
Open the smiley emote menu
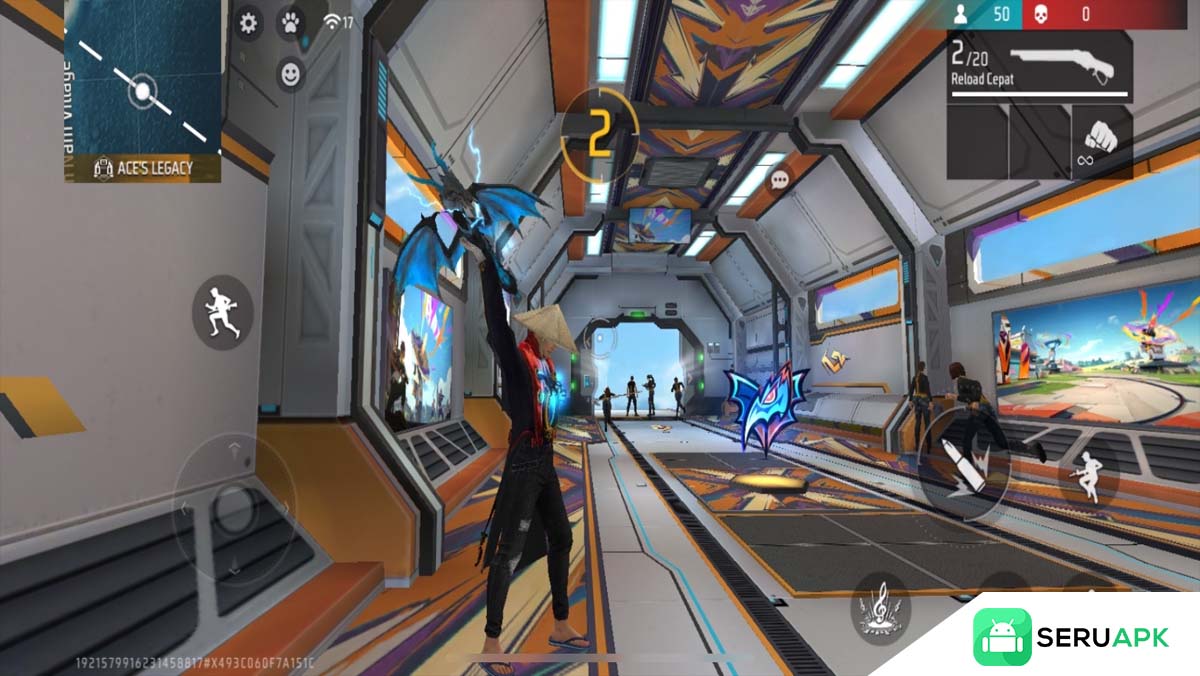point(290,73)
